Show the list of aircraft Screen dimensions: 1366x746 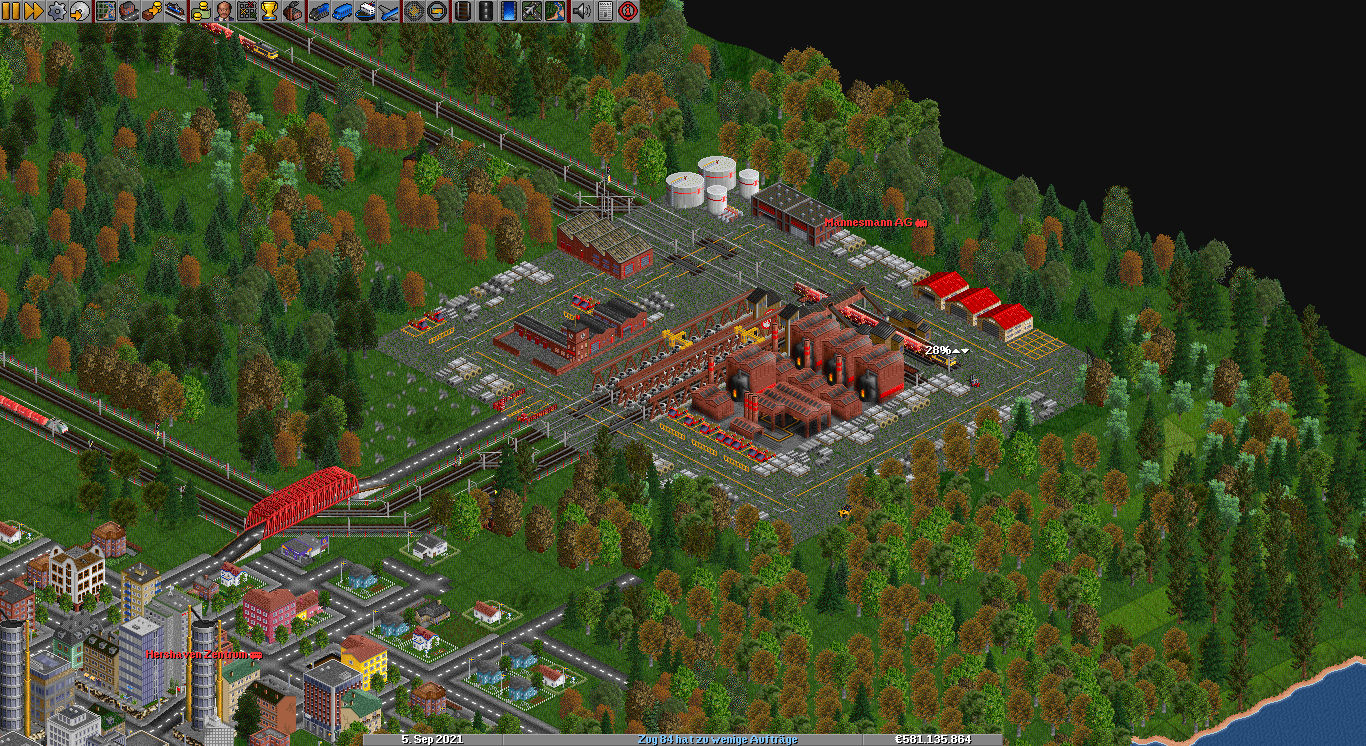point(388,11)
